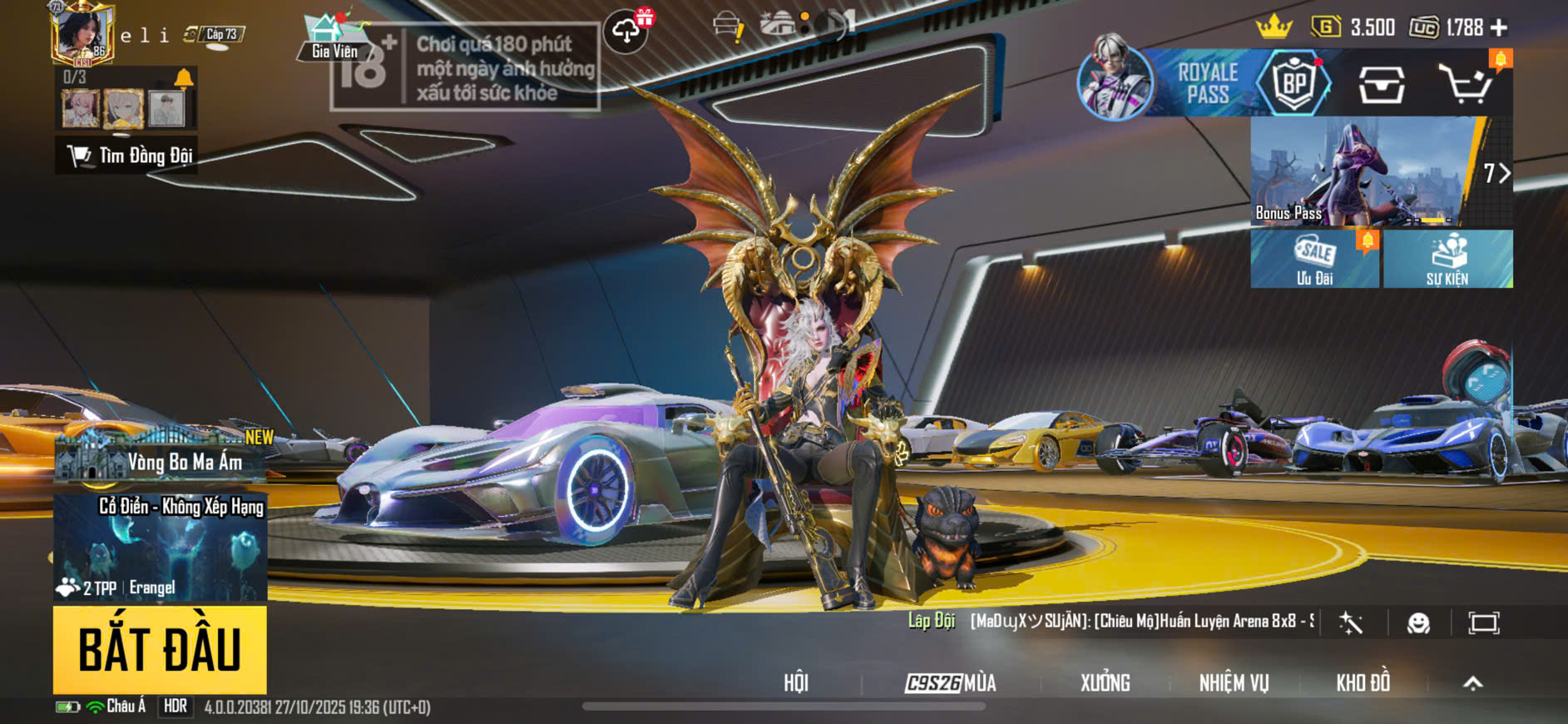1568x724 pixels.
Task: Expand the bottom menu arrow
Action: (1472, 683)
